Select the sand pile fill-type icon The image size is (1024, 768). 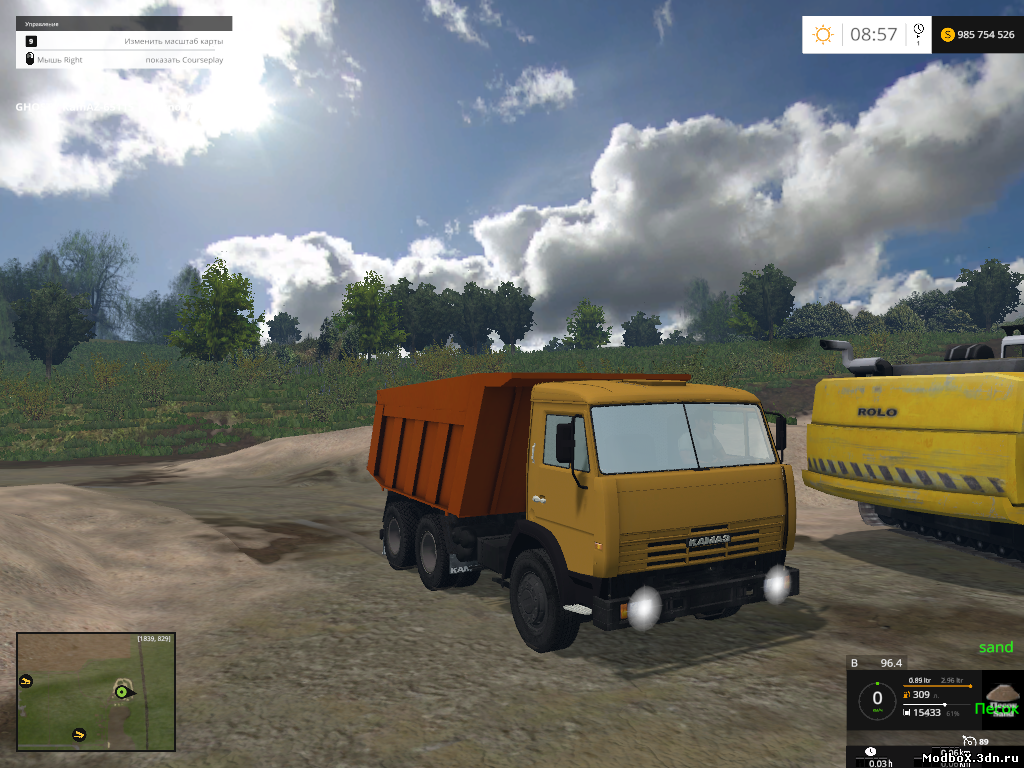(1001, 694)
